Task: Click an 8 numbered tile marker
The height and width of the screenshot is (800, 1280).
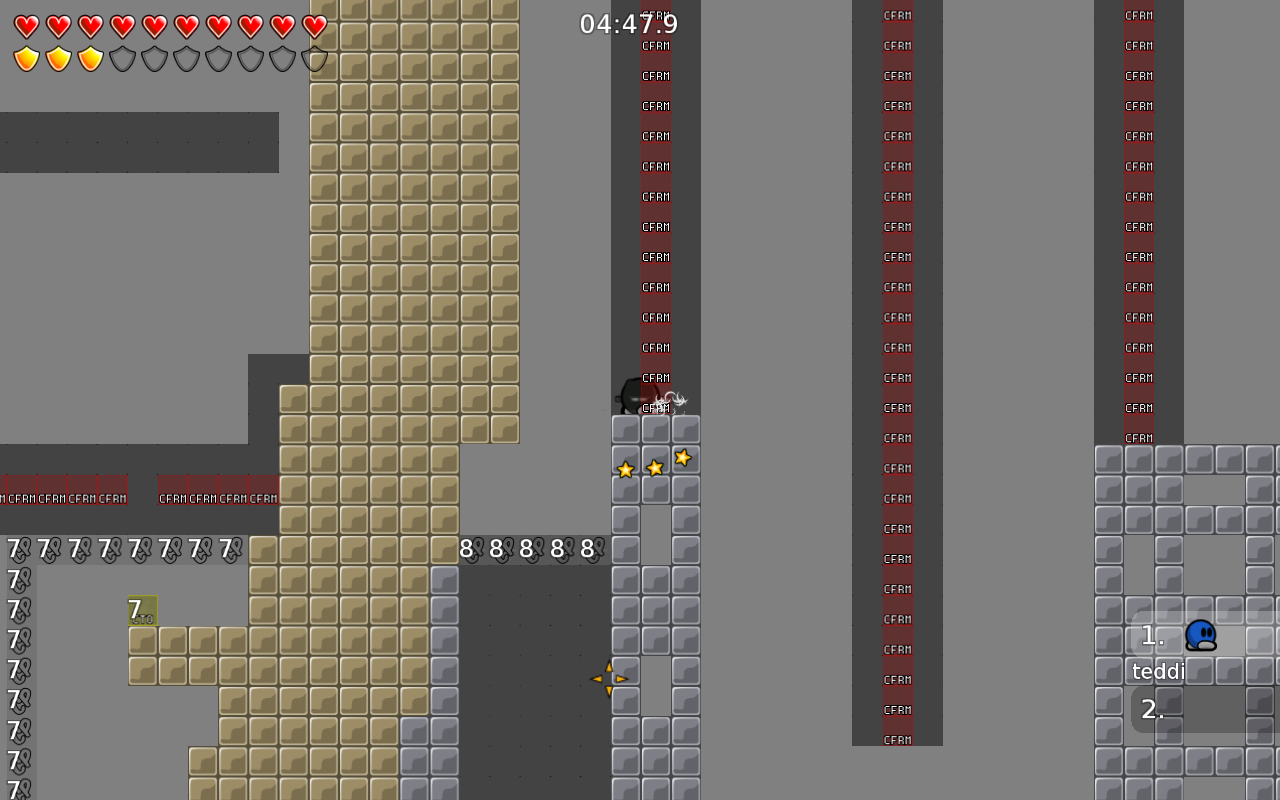Action: tap(465, 548)
